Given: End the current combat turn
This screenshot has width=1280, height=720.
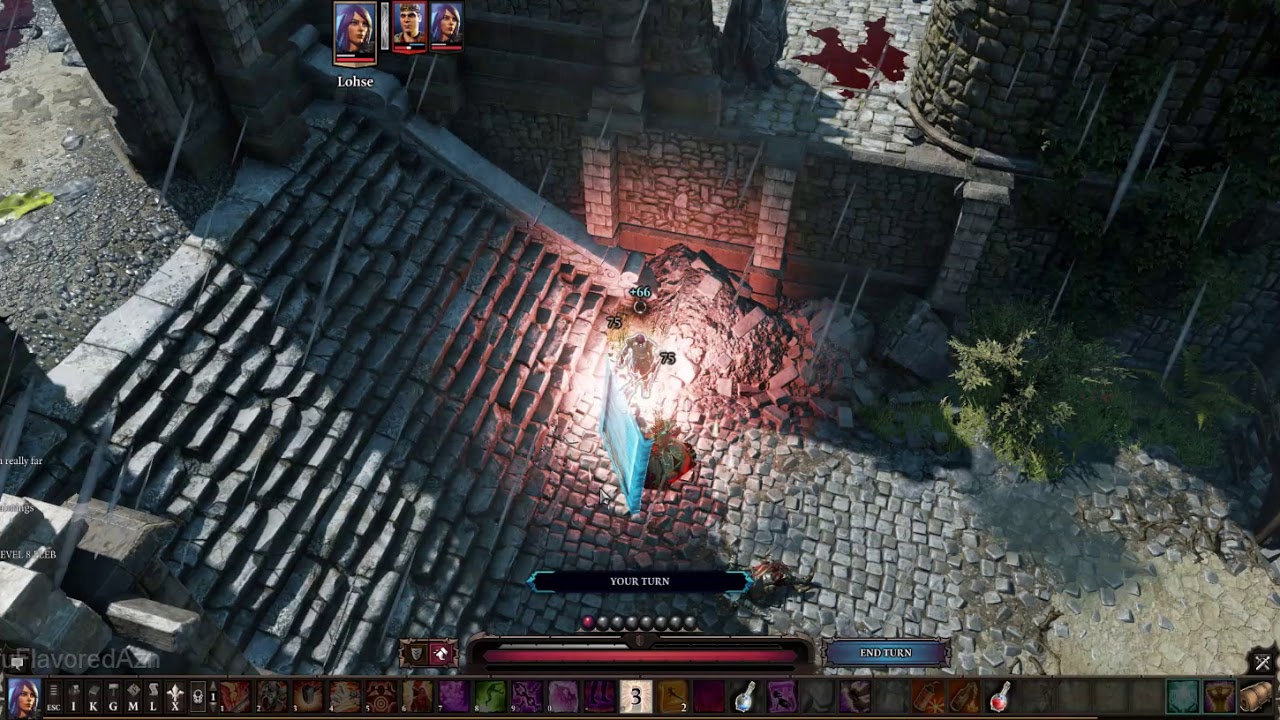Looking at the screenshot, I should (x=886, y=653).
